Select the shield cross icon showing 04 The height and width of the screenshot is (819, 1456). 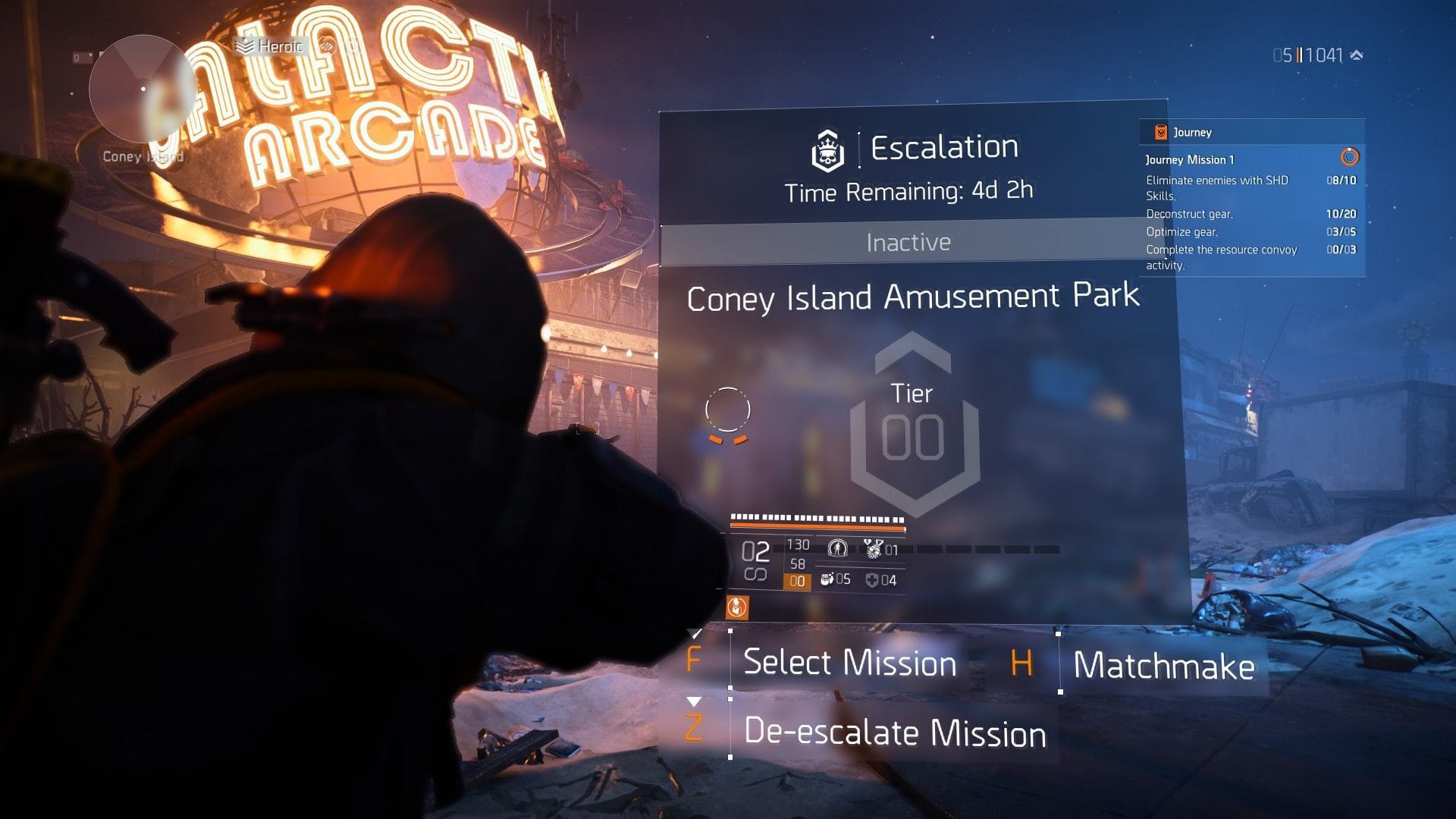click(x=871, y=580)
